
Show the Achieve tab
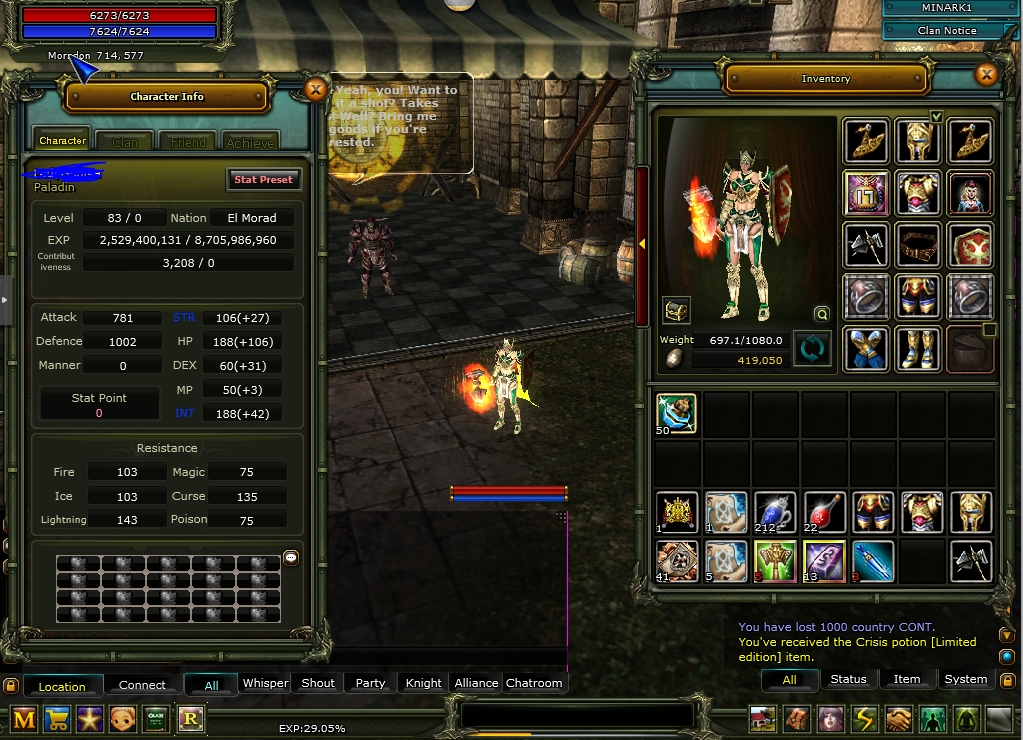coord(250,142)
